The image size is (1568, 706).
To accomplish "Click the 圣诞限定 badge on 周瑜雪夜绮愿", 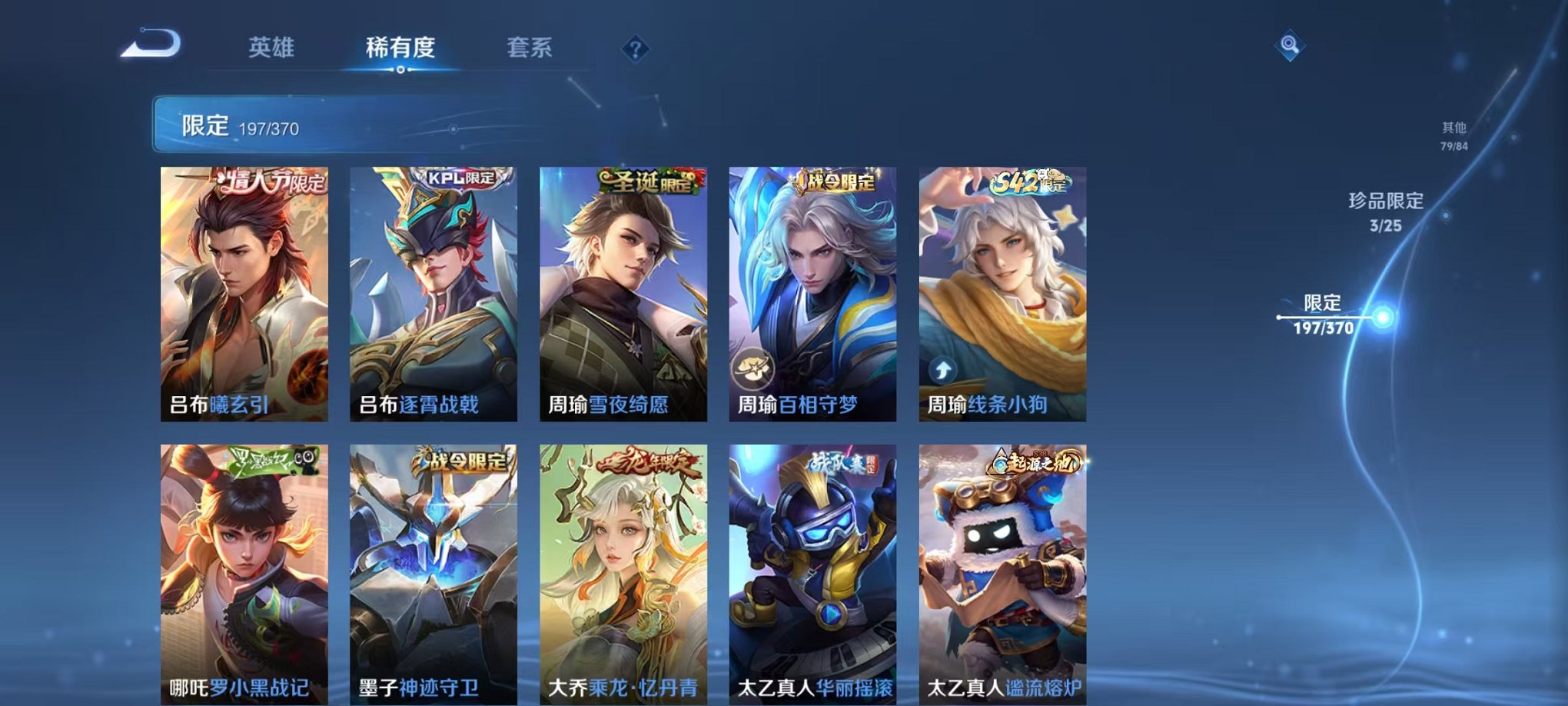I will (x=650, y=179).
